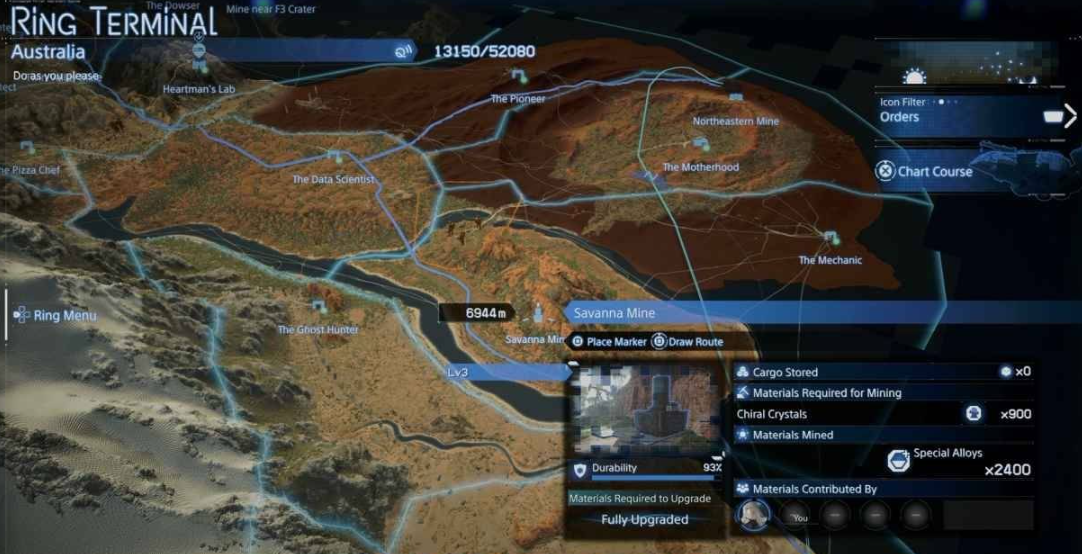The image size is (1082, 554).
Task: Click The Motherhood facility marker
Action: click(700, 146)
